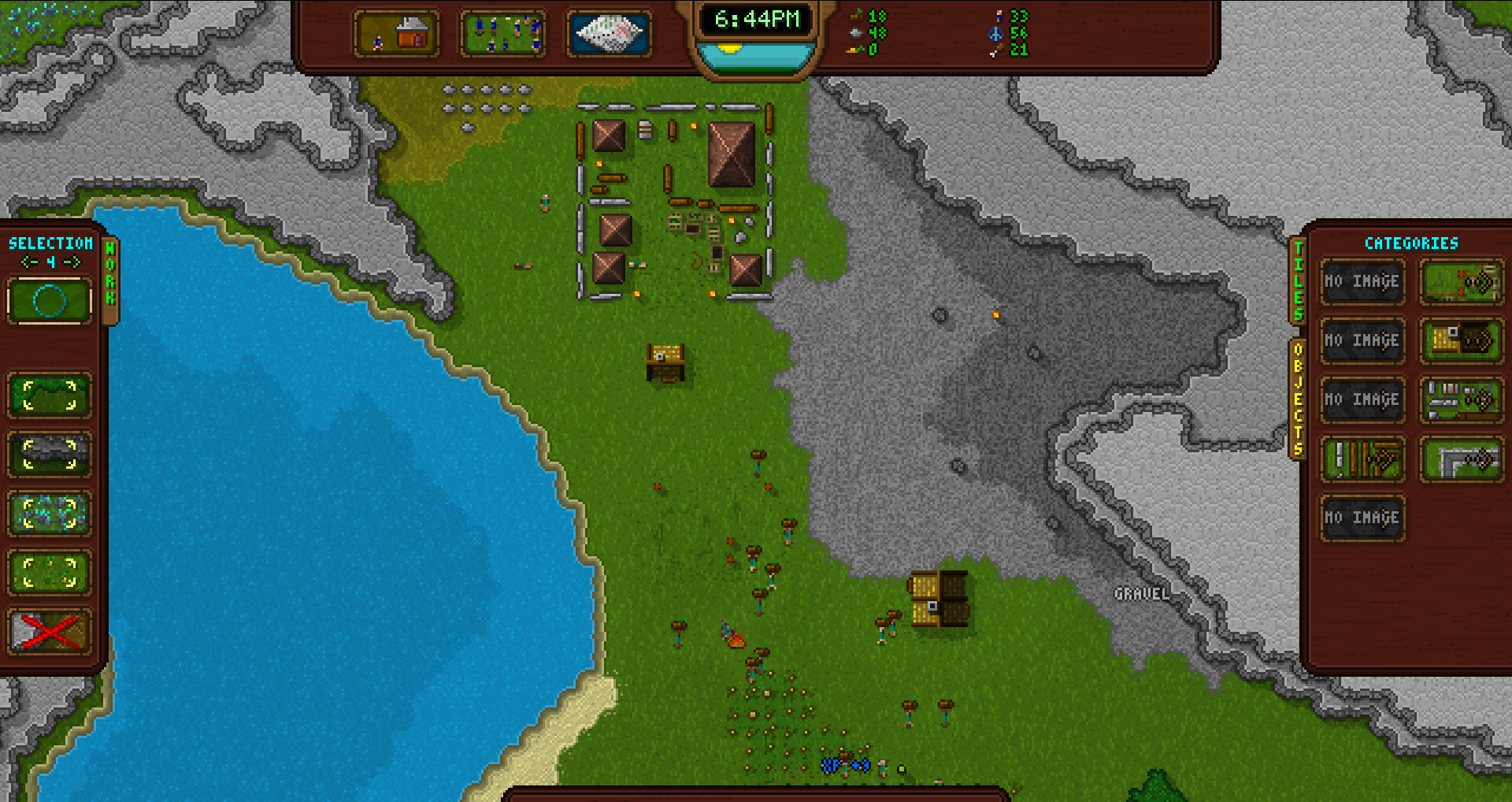Image resolution: width=1512 pixels, height=802 pixels.
Task: Select the flowers terrain selection tool
Action: coord(49,514)
